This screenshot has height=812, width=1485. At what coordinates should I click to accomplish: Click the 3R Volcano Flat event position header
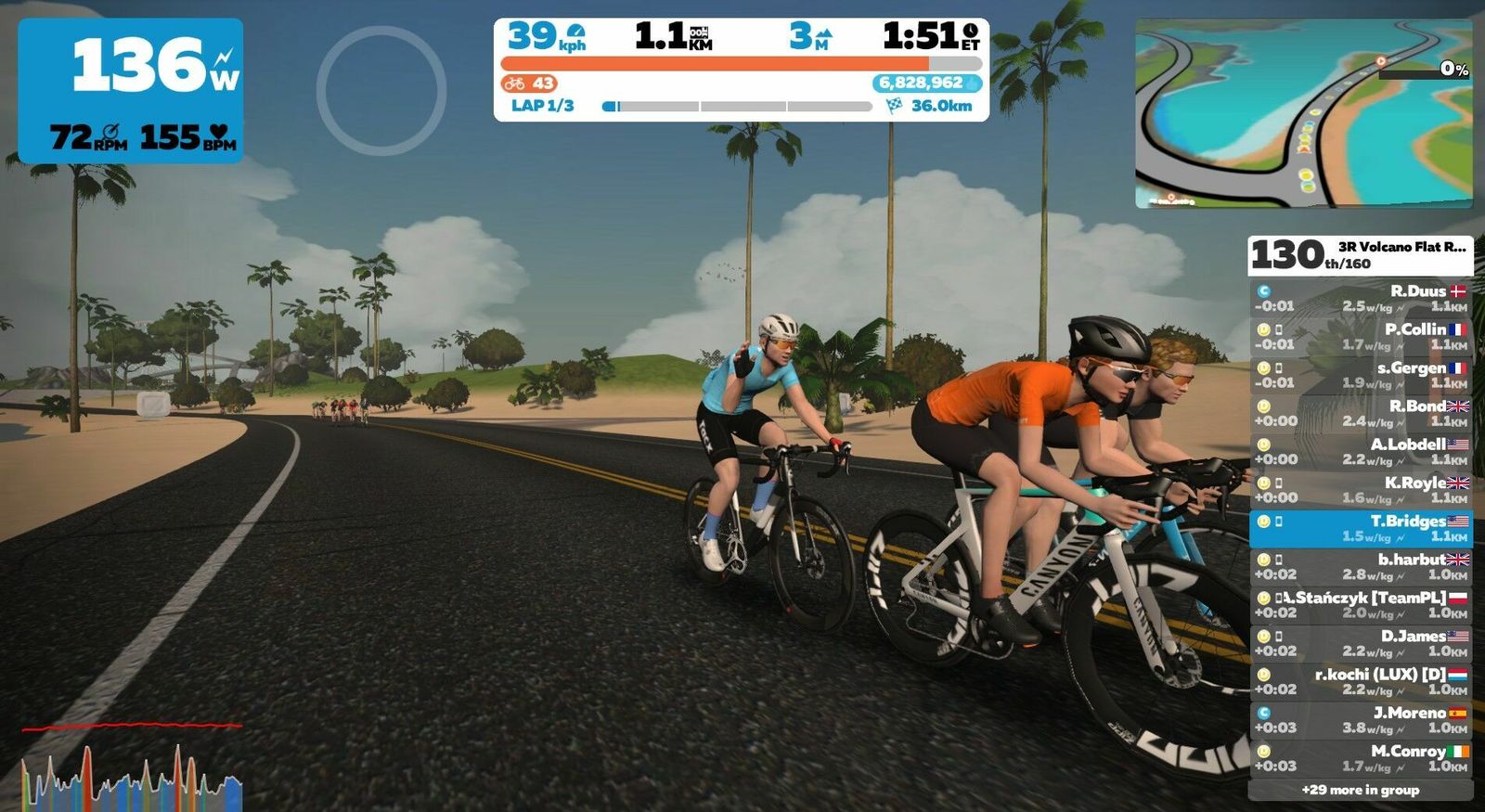[1361, 254]
